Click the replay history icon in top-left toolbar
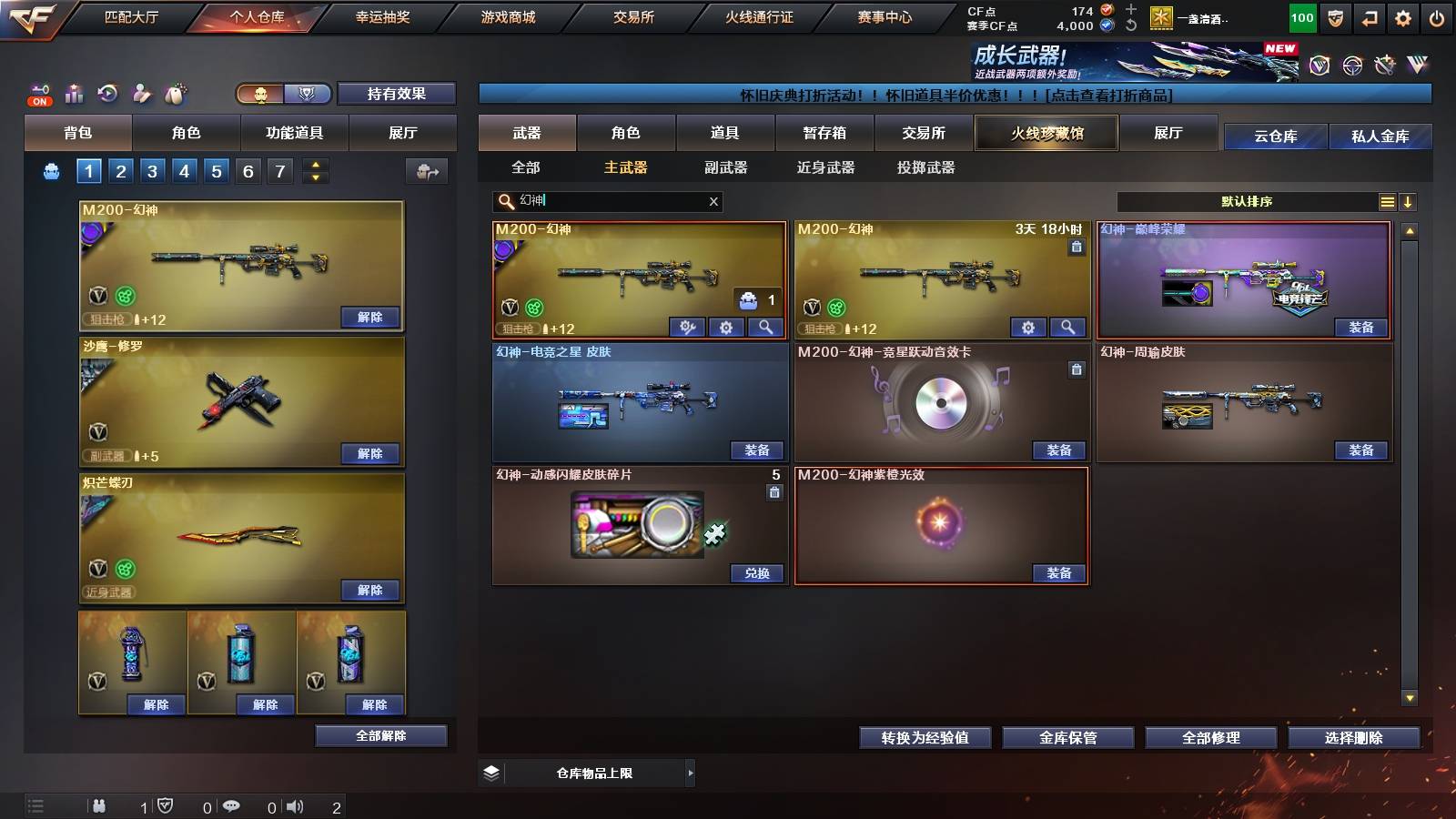Image resolution: width=1456 pixels, height=819 pixels. [x=106, y=91]
